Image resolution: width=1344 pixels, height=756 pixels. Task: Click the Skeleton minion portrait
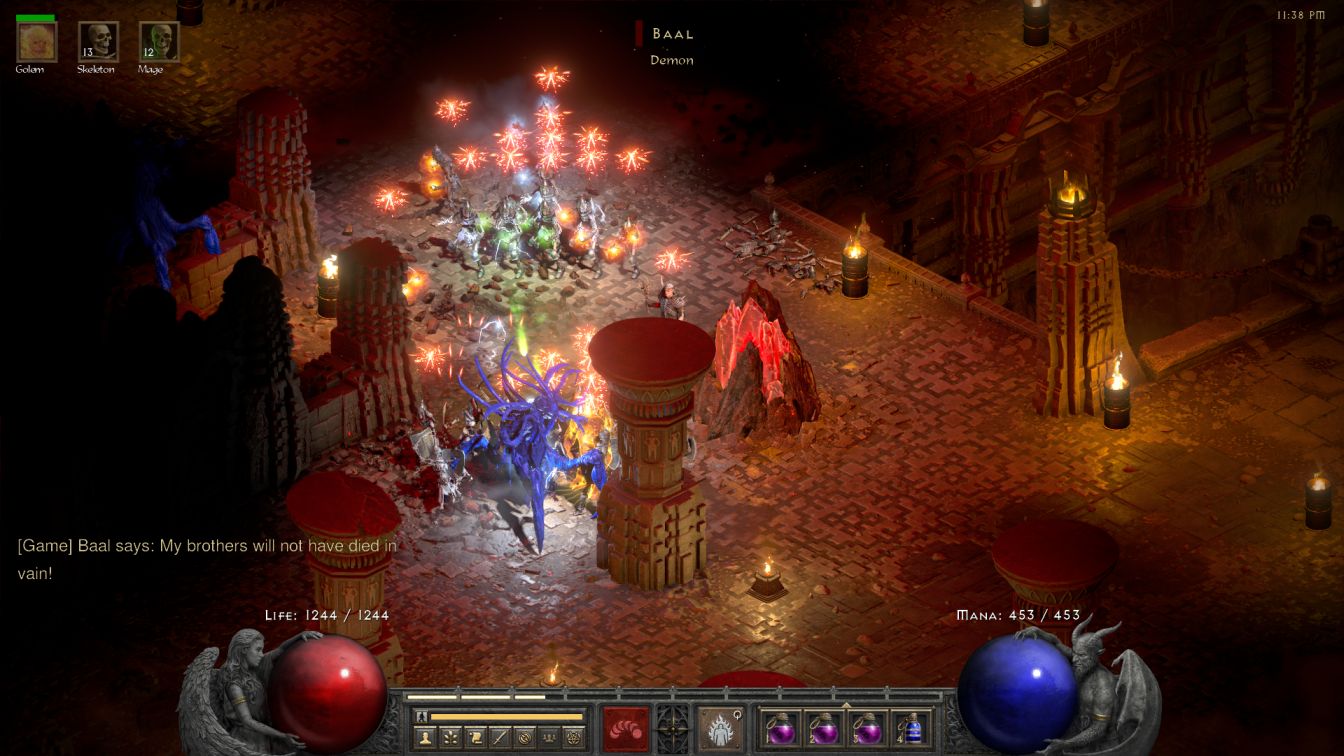98,42
